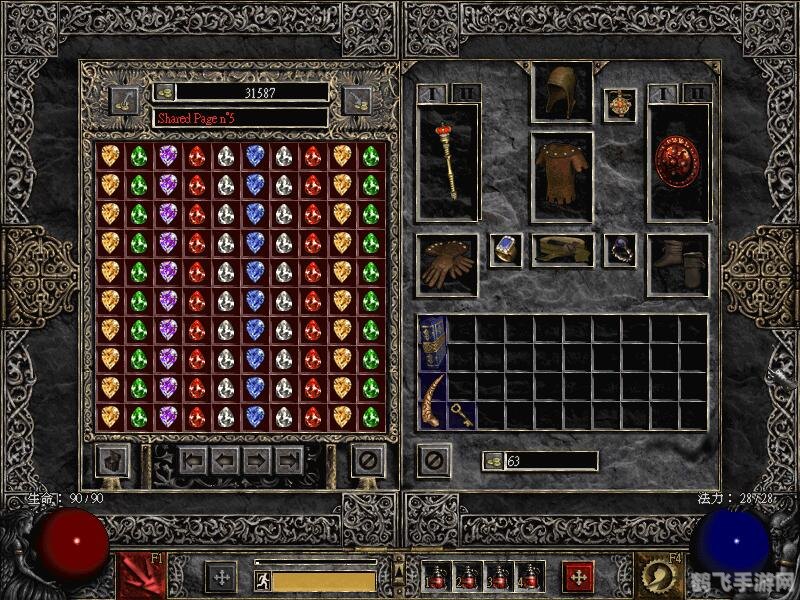Close the inventory panel

[x=433, y=461]
